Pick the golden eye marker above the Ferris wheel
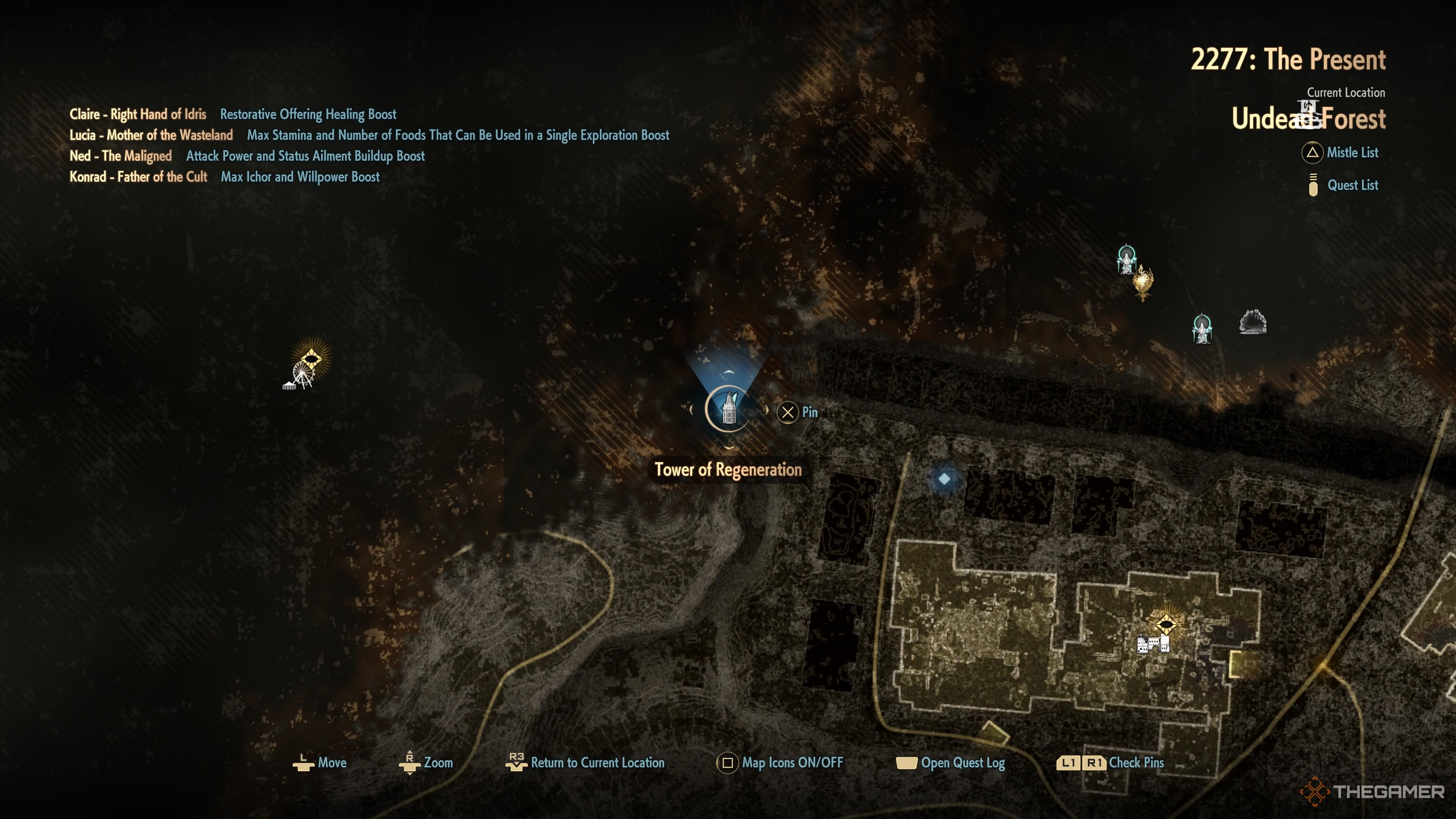Image resolution: width=1456 pixels, height=819 pixels. pos(311,358)
